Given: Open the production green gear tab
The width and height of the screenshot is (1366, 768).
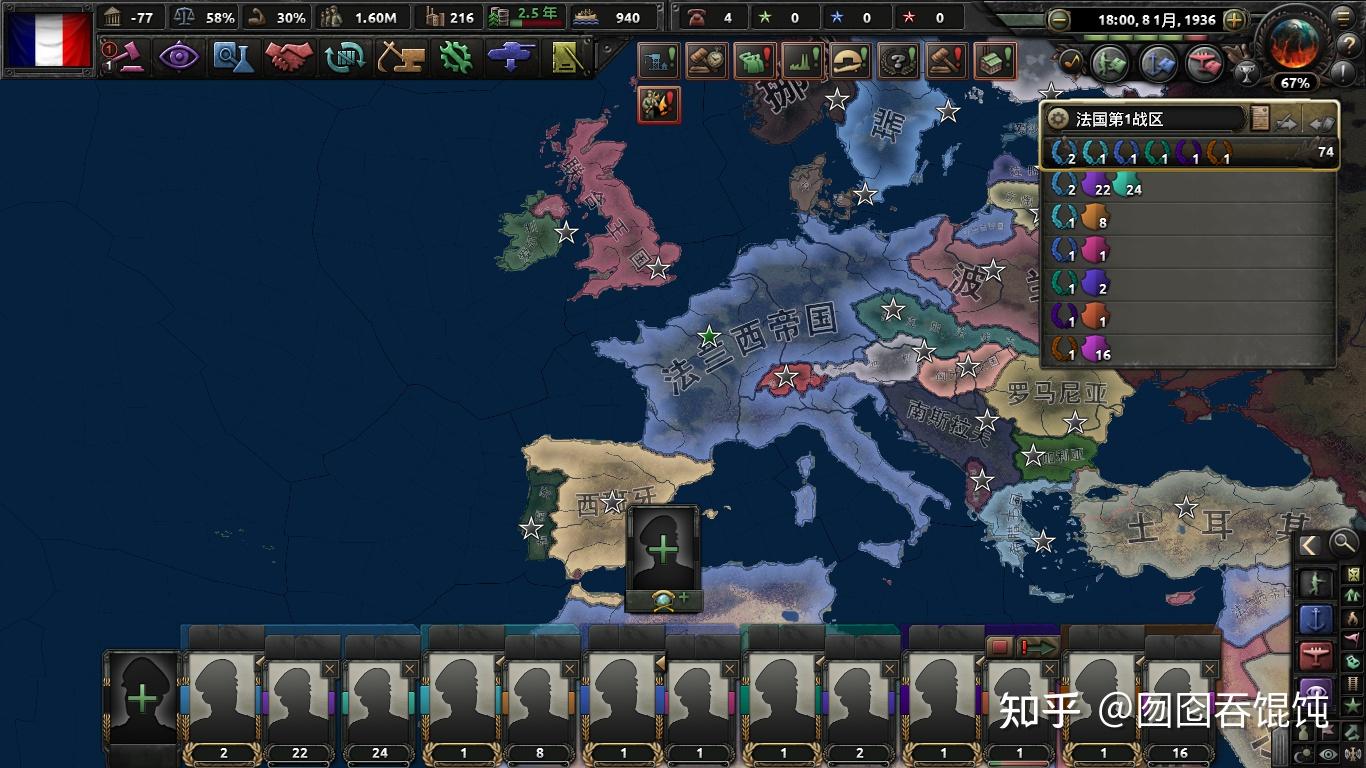Looking at the screenshot, I should pyautogui.click(x=455, y=57).
